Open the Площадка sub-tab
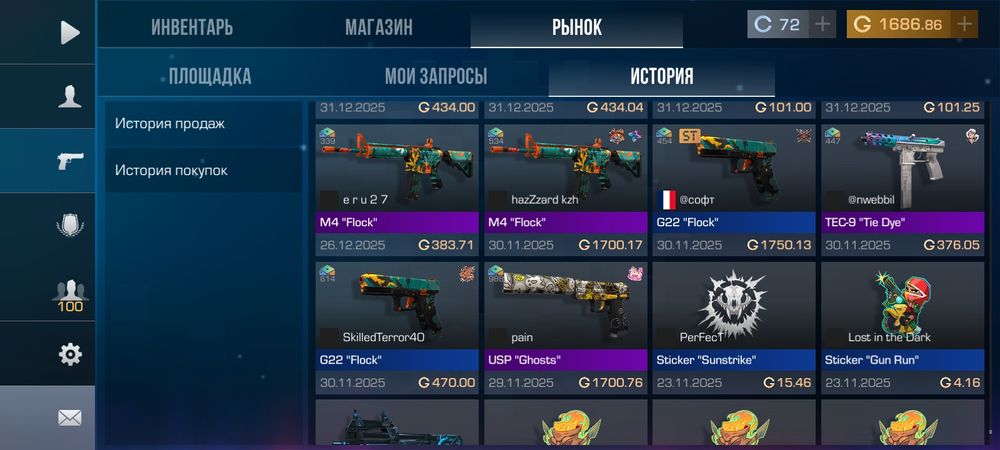1000x450 pixels. [x=210, y=77]
